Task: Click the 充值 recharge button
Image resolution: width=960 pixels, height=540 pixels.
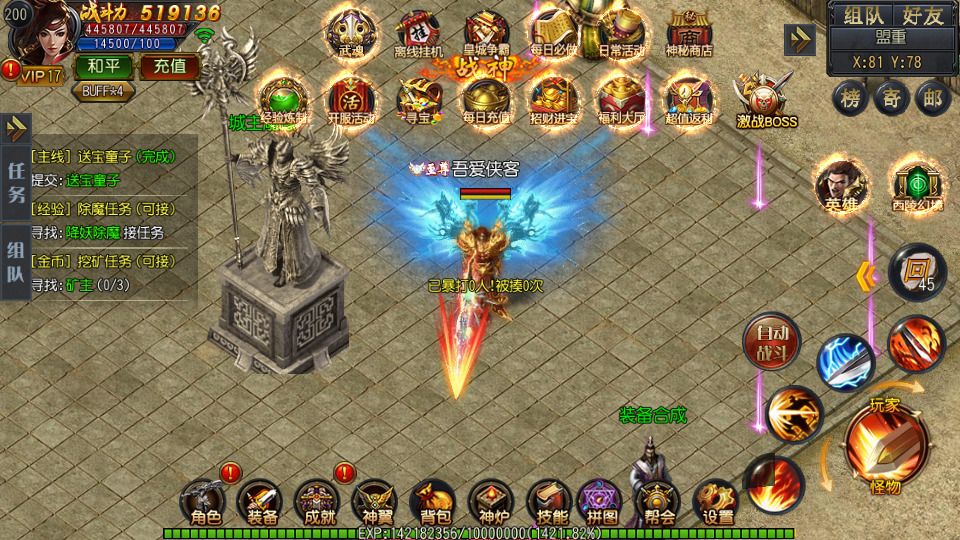Action: click(163, 67)
